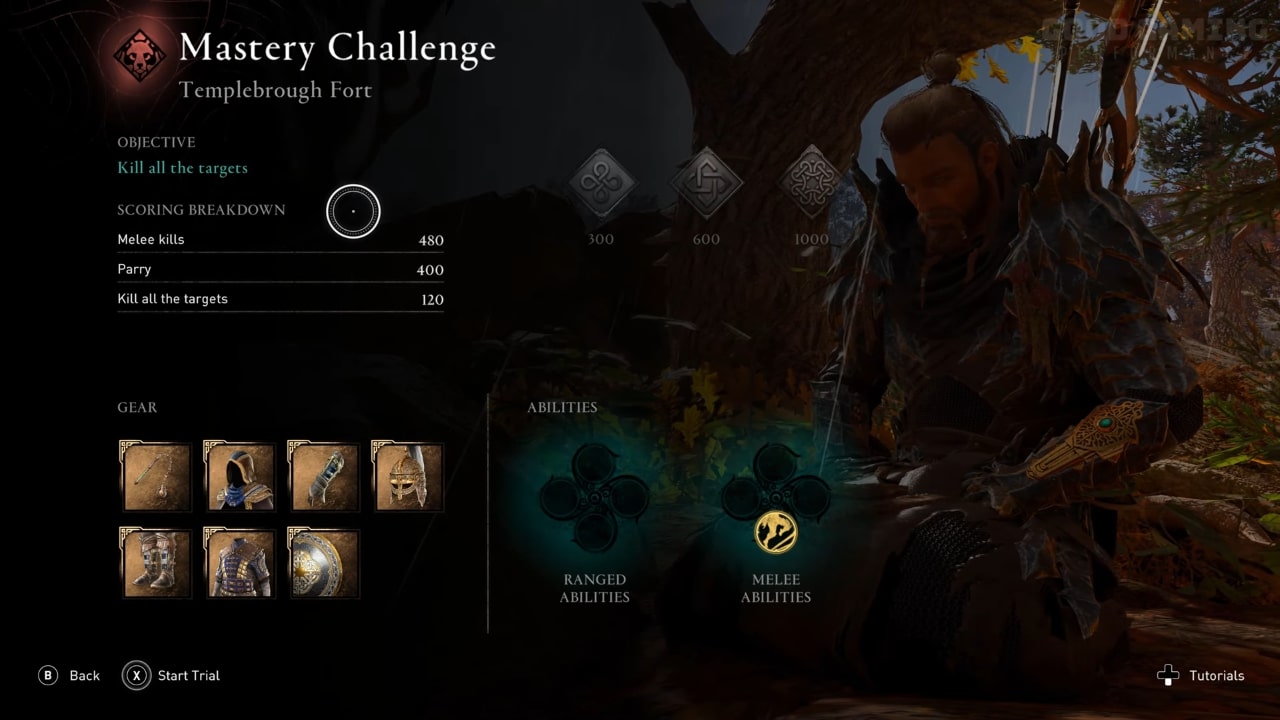Toggle the left melee ability slot
1280x720 pixels.
(741, 497)
